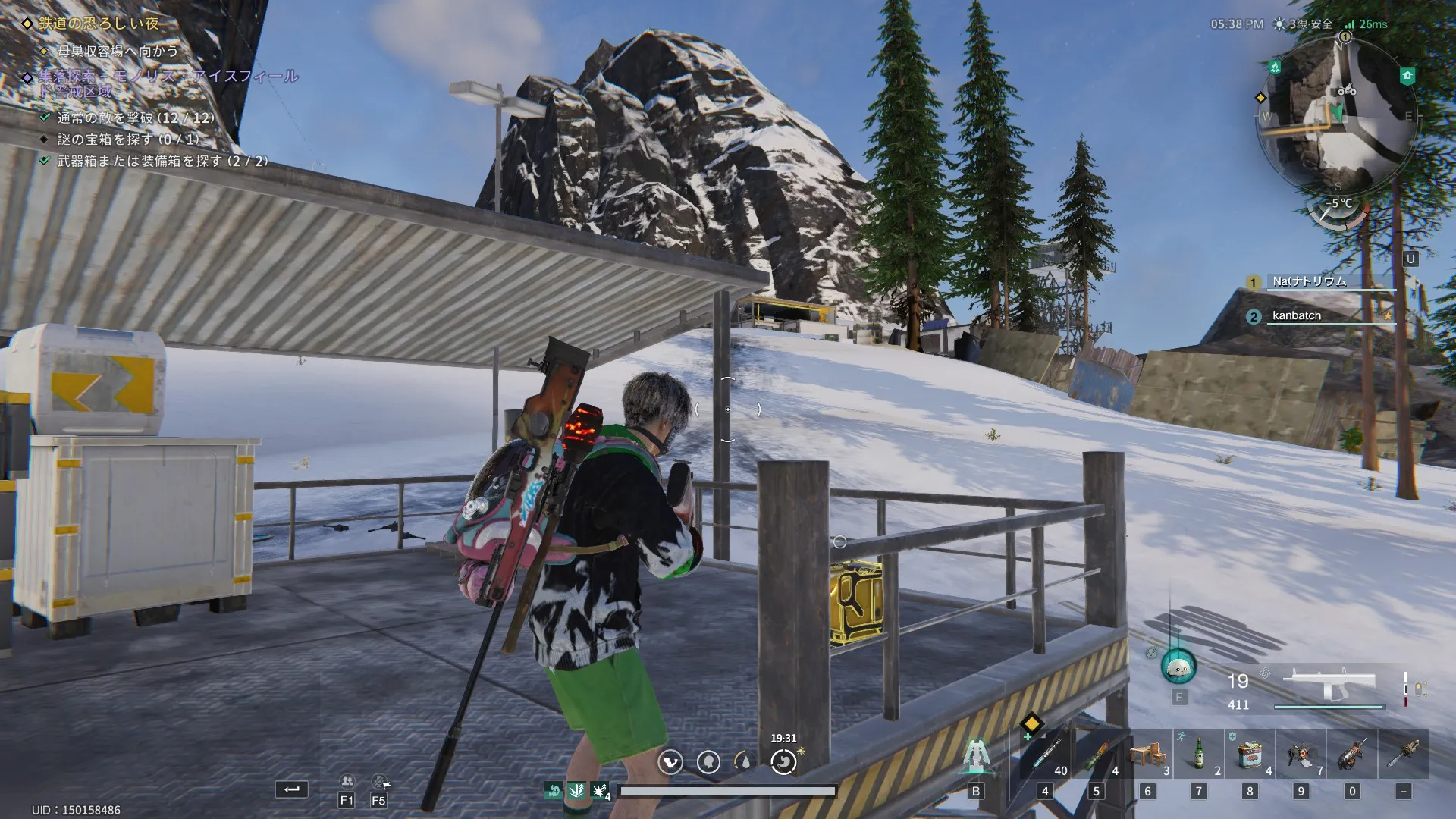1456x819 pixels.
Task: Click the green house marker on the minimap
Action: pos(1407,76)
